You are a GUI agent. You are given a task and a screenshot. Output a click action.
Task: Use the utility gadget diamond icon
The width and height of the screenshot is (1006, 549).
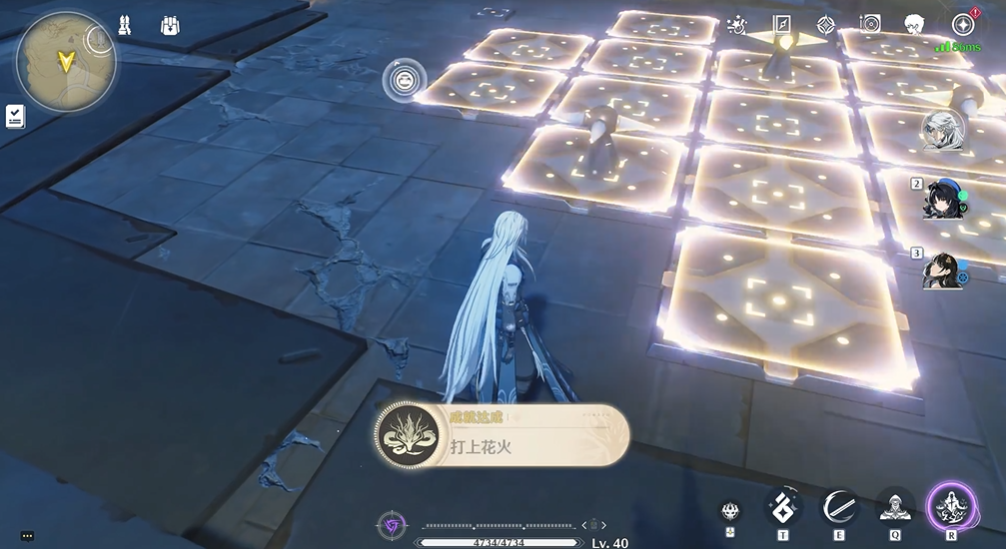(782, 508)
